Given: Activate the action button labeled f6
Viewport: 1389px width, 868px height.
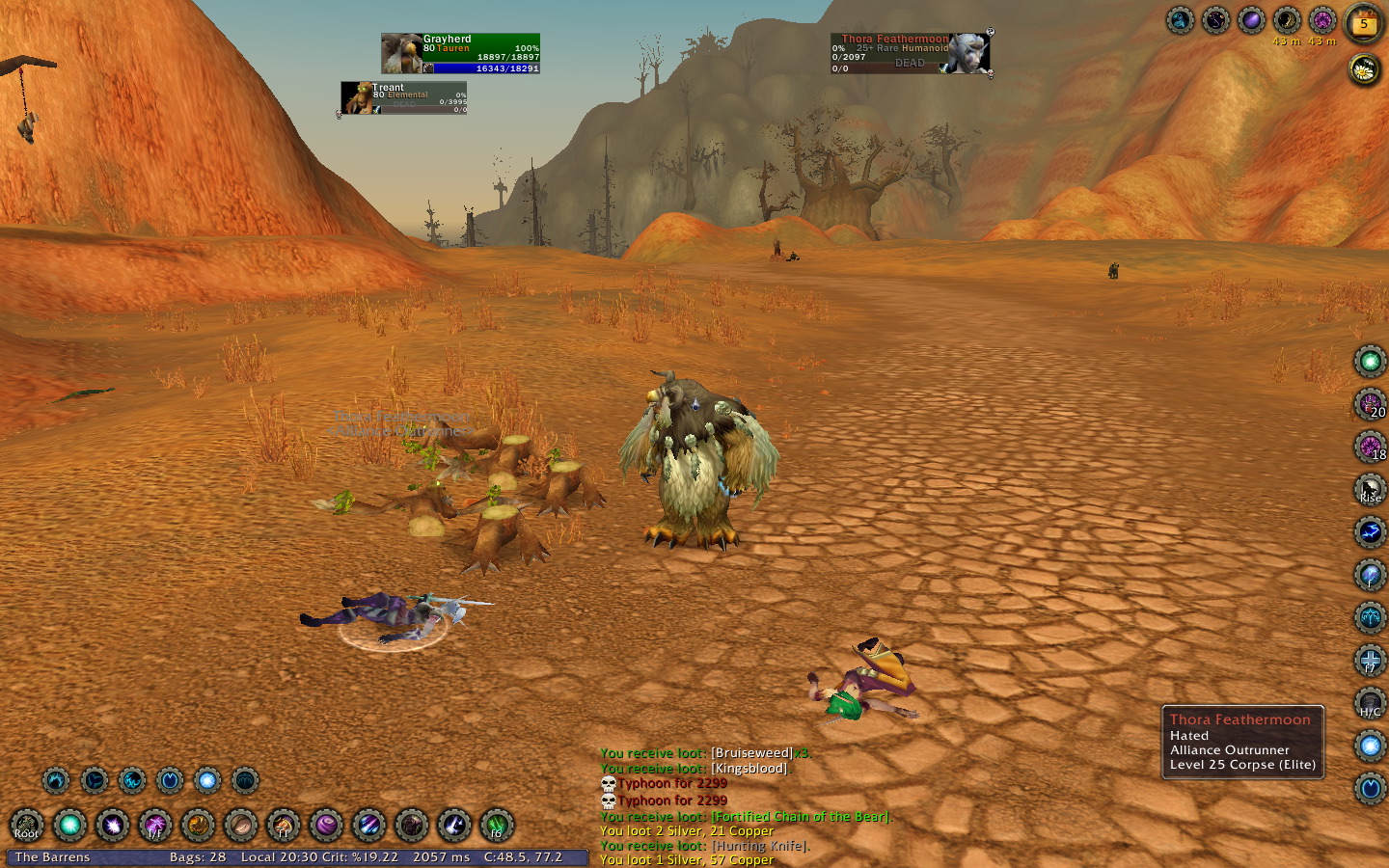Looking at the screenshot, I should 497,826.
